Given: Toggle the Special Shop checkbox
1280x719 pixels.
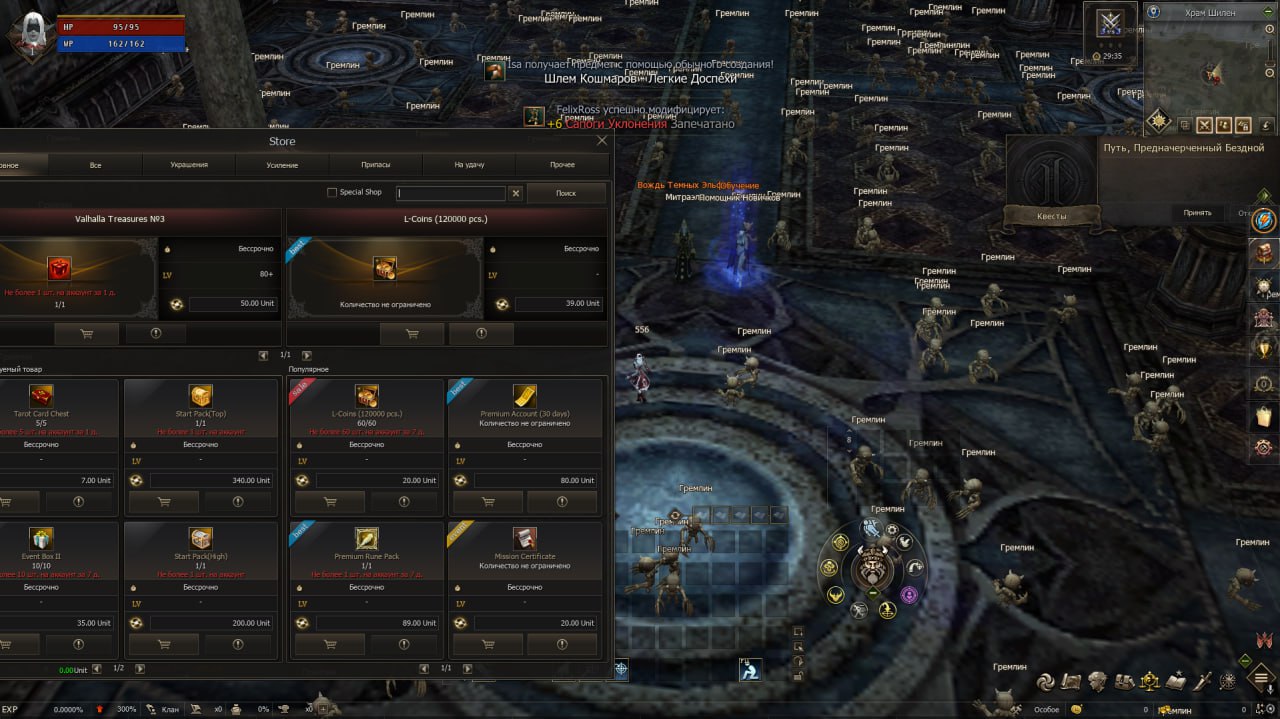Looking at the screenshot, I should 332,193.
